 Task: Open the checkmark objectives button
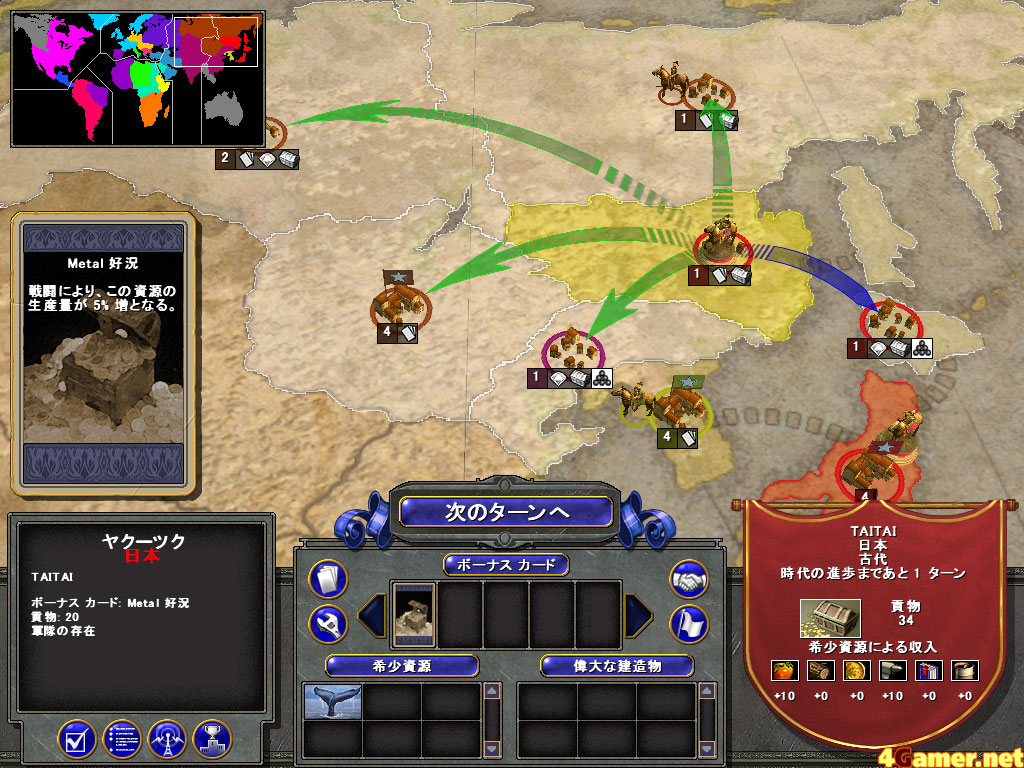click(x=76, y=739)
